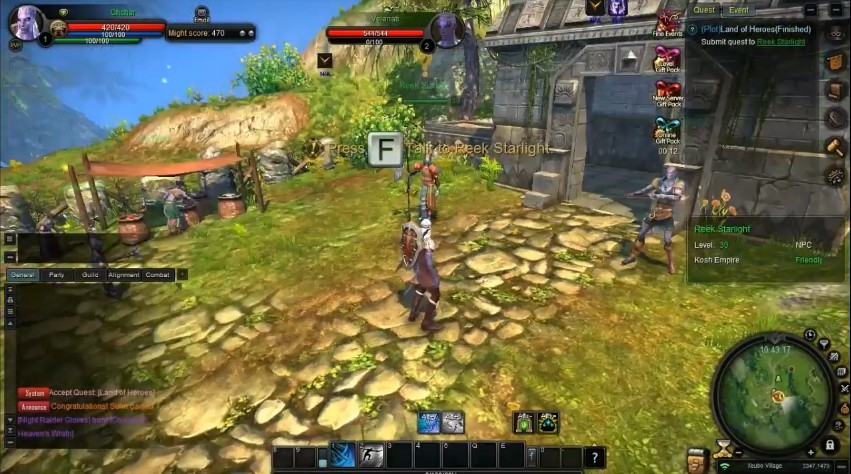Viewport: 851px width, 474px height.
Task: Open the Fine Events gift icon
Action: coord(667,22)
